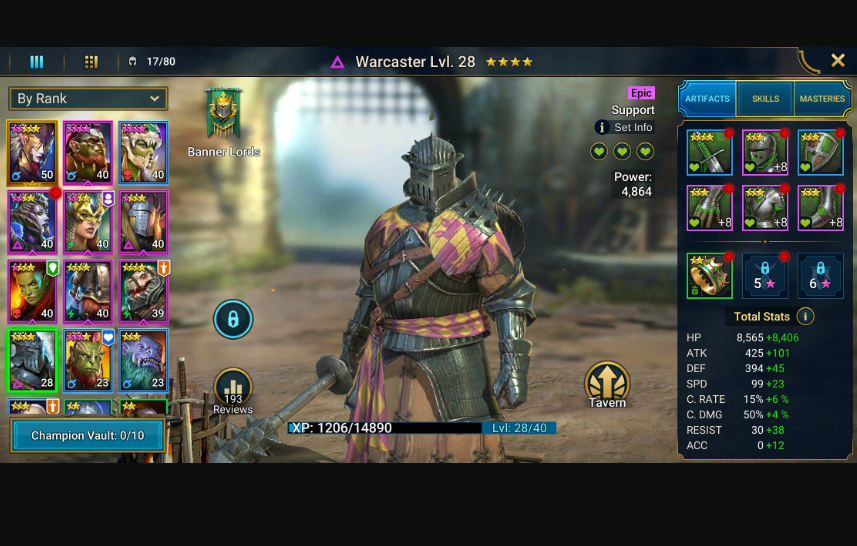Screen dimensions: 857x546
Task: Select the Artifacts tab
Action: click(707, 99)
